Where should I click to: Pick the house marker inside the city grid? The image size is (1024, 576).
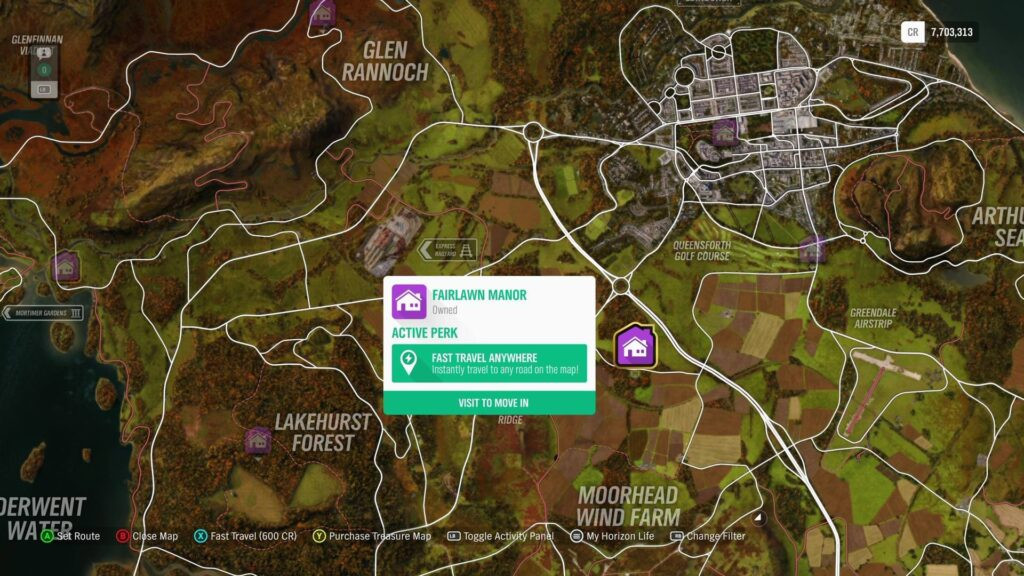coord(725,131)
